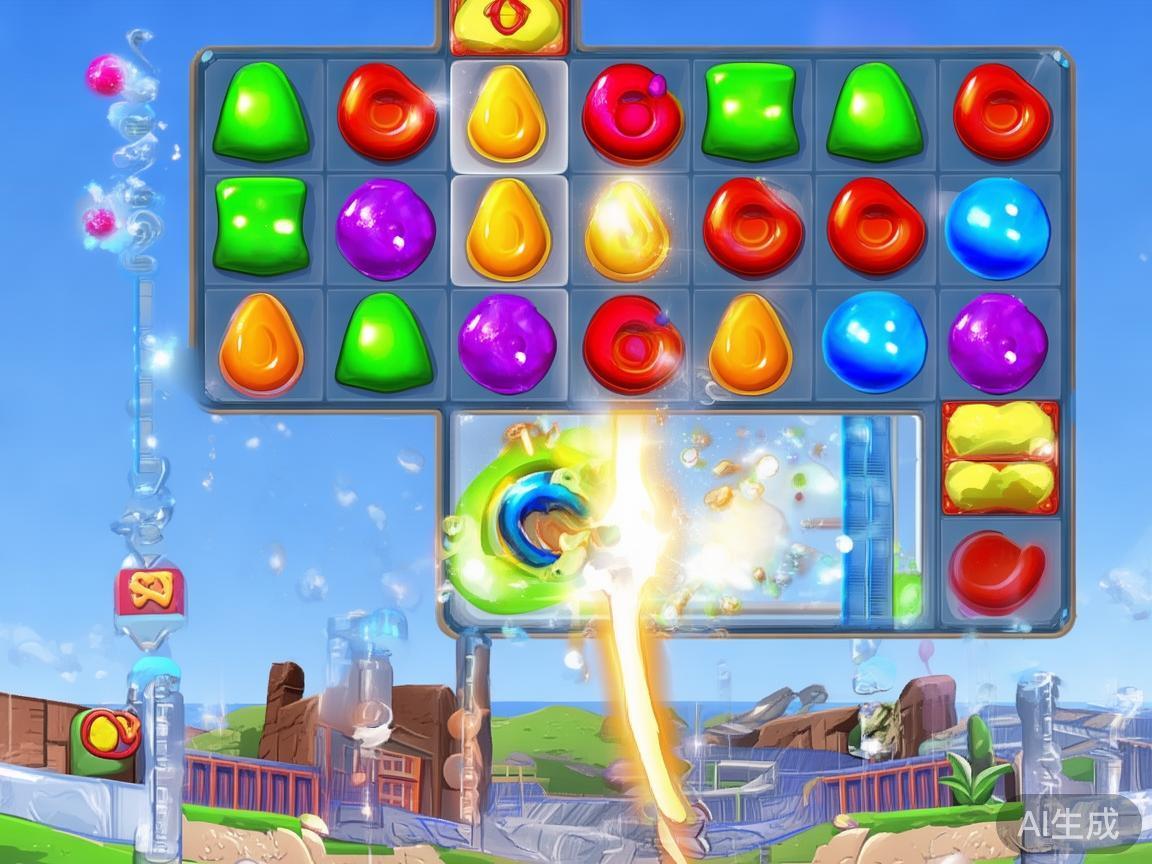Choose the yellow double-wrapped candy block
This screenshot has height=864, width=1152.
pyautogui.click(x=1000, y=458)
